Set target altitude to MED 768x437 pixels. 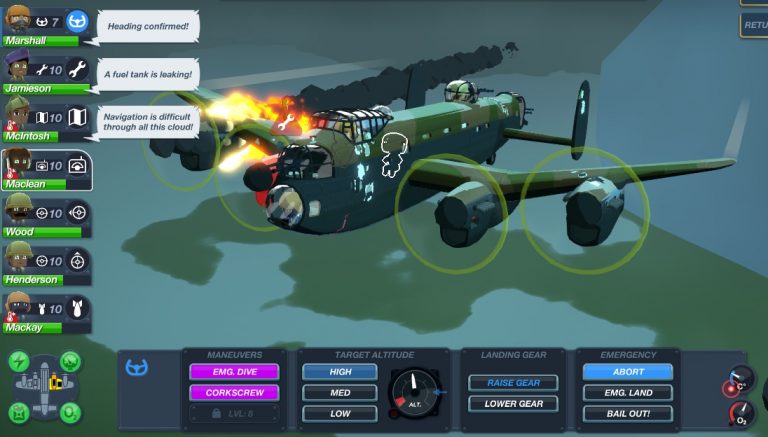[340, 392]
